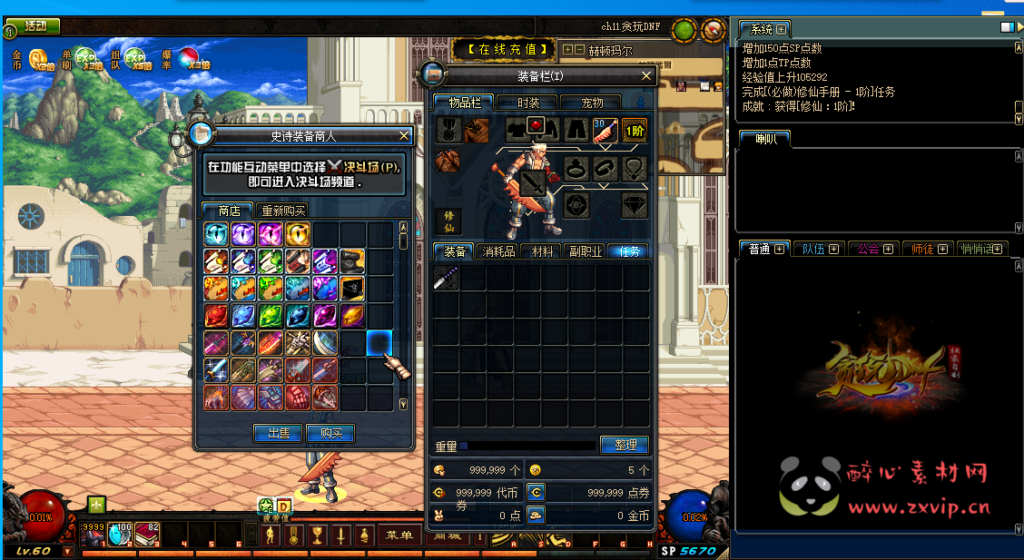Close the inventory (装备栏) window

[x=647, y=75]
